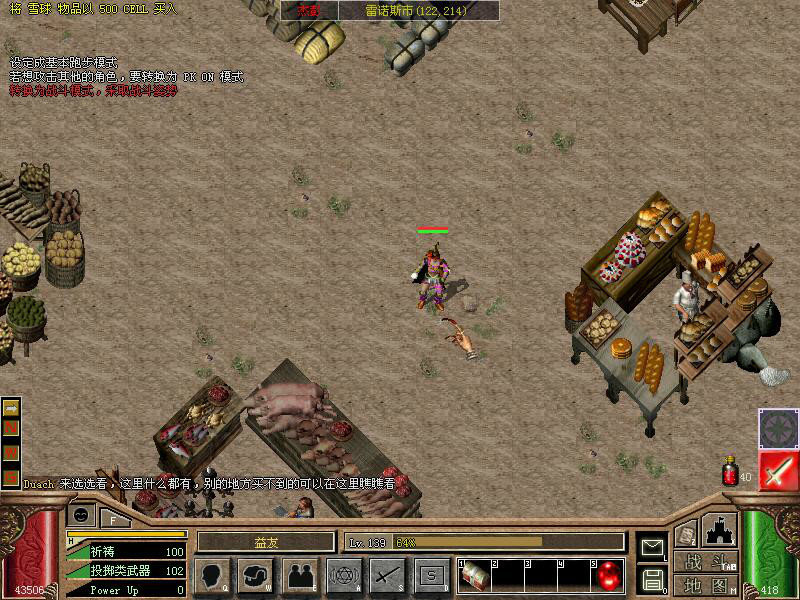Open the mail envelope button
Screen dimensions: 800x600
(x=651, y=546)
